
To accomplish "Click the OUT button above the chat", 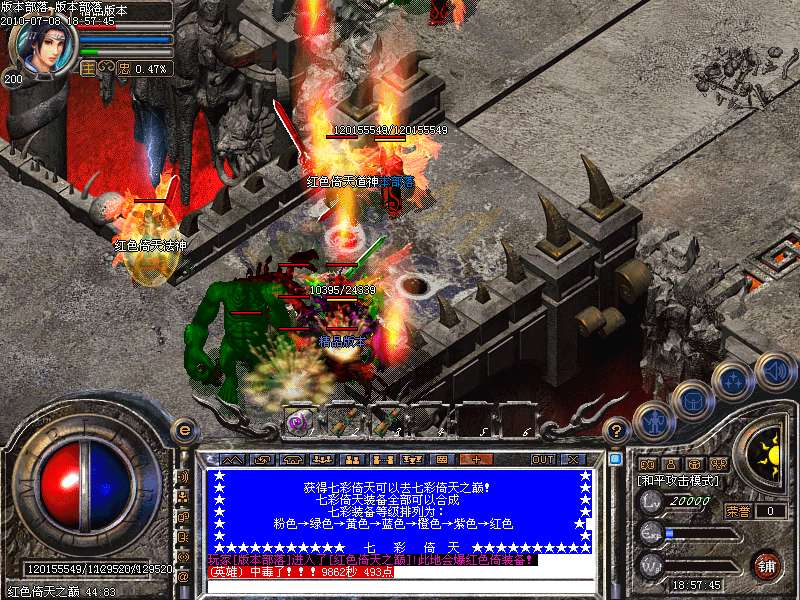I will point(542,460).
